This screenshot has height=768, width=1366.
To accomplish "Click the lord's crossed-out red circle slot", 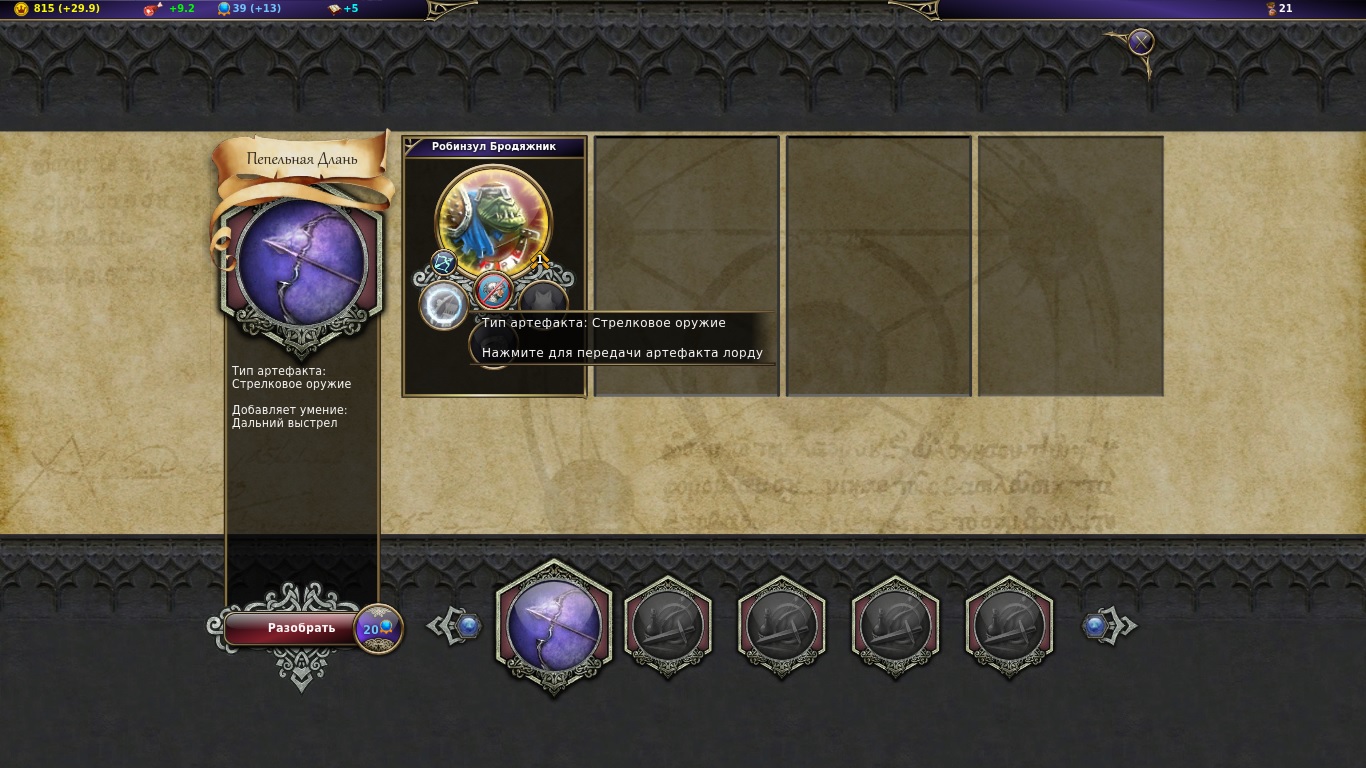I will 494,290.
